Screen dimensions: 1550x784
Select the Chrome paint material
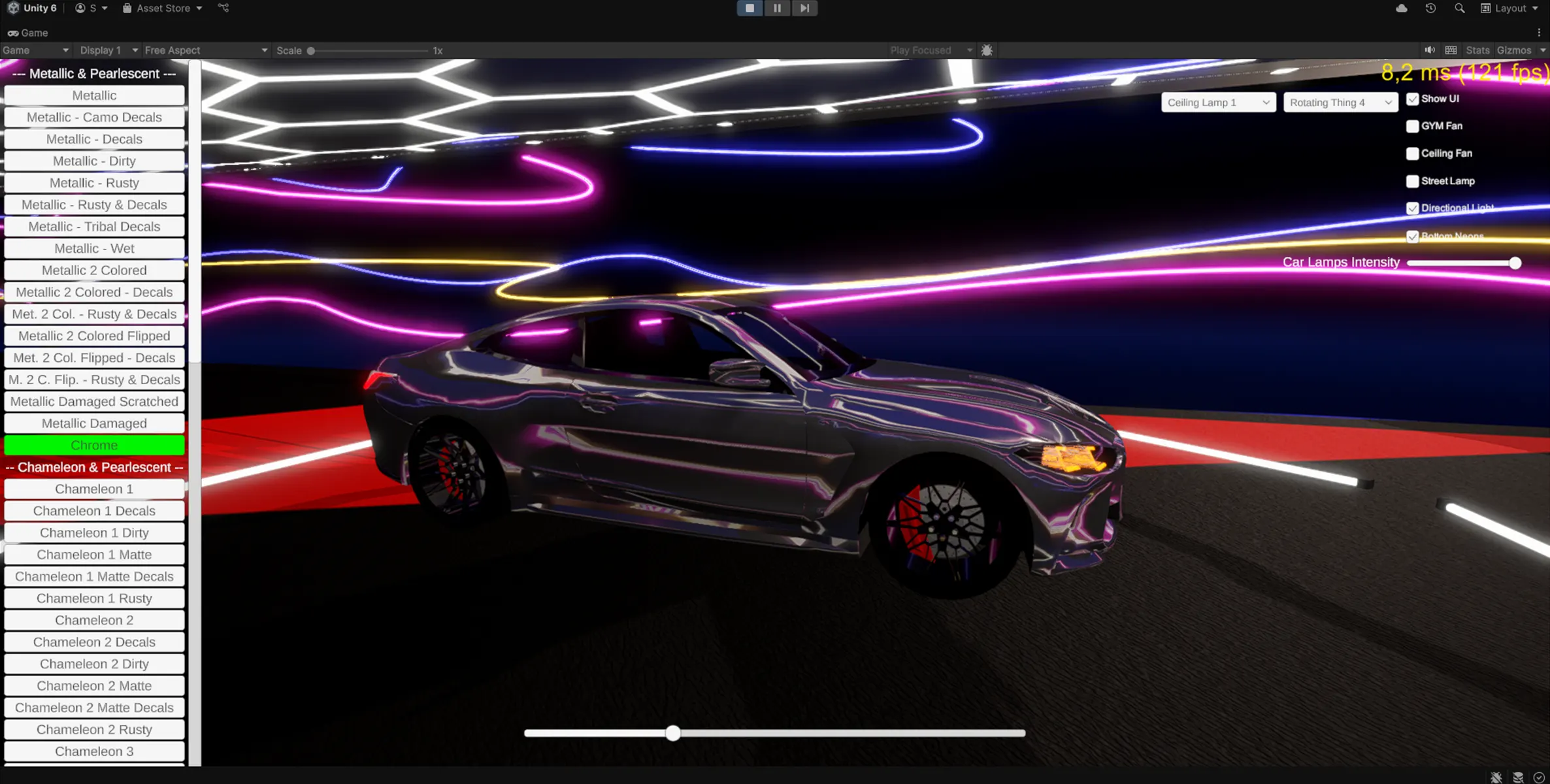coord(94,445)
